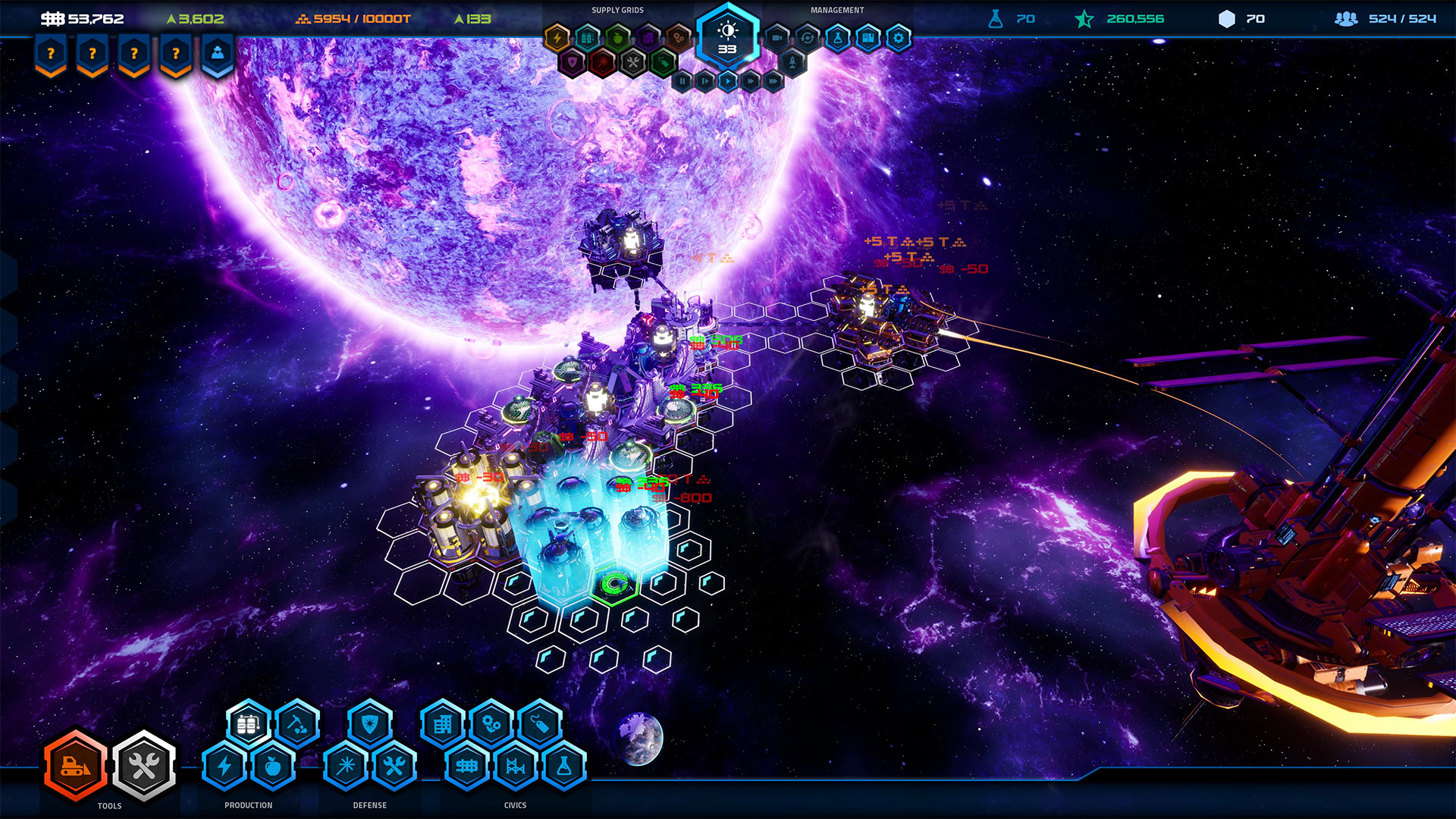The width and height of the screenshot is (1456, 819).
Task: Click the blue agent badge with hat
Action: pos(218,55)
